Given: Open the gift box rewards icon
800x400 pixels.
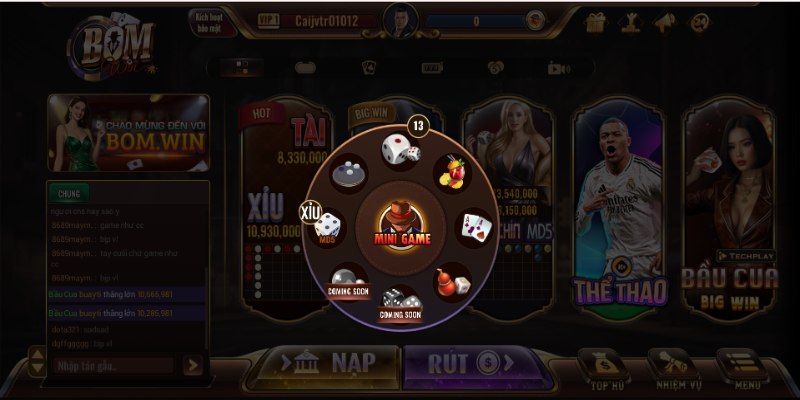Looking at the screenshot, I should point(597,21).
